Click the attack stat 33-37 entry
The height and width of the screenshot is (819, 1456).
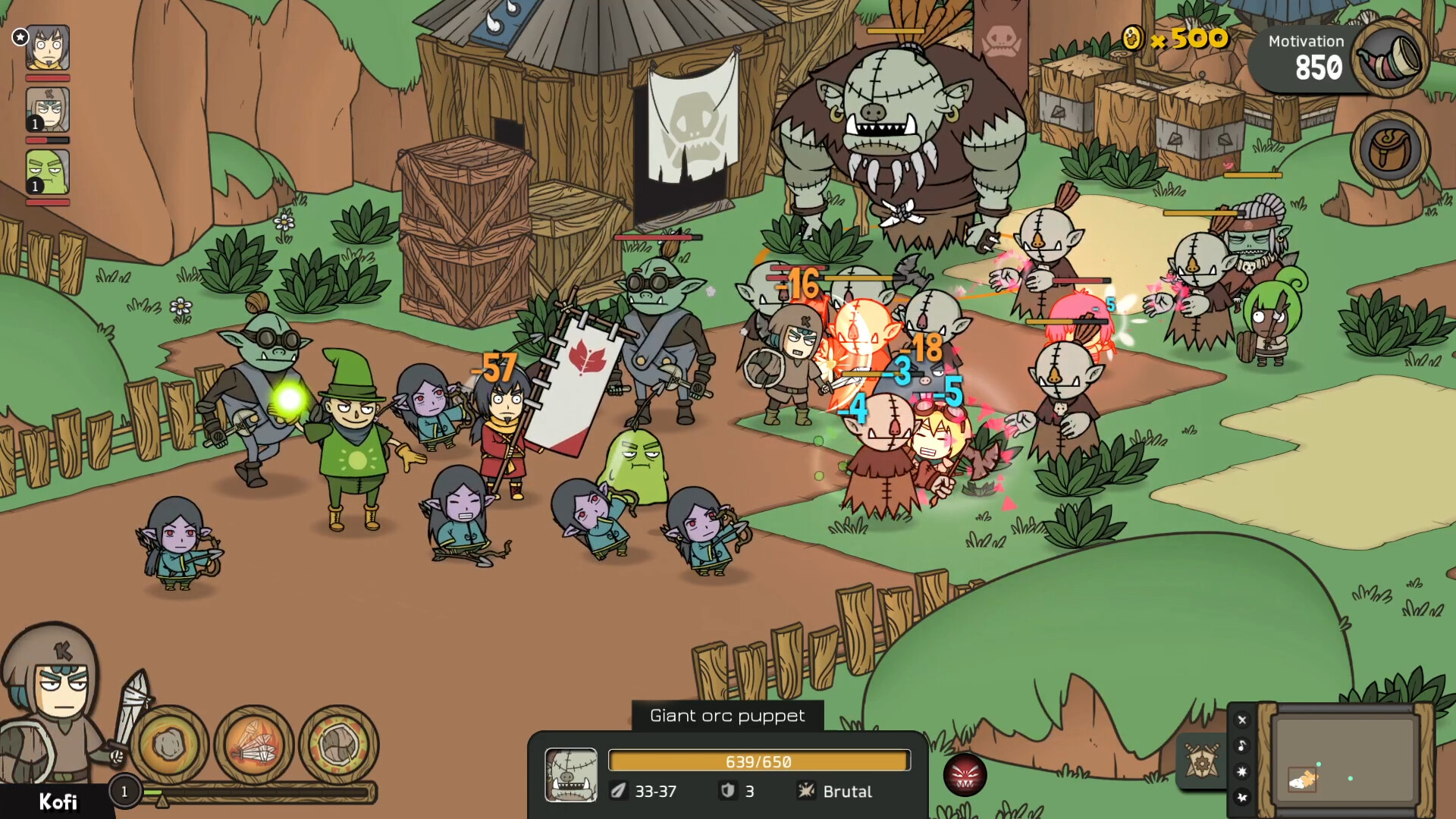(x=648, y=792)
